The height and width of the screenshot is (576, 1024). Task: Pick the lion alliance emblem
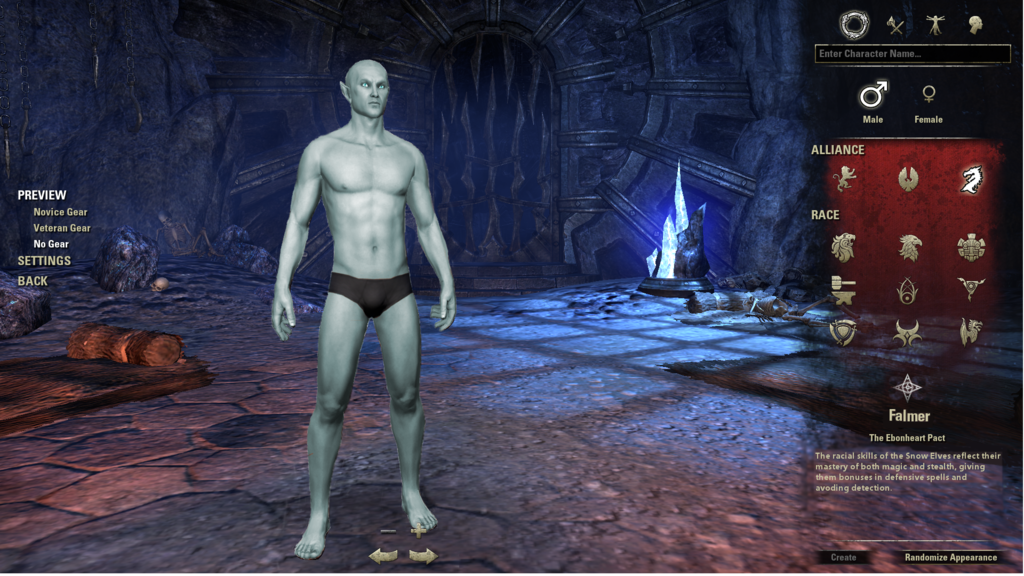pyautogui.click(x=845, y=180)
